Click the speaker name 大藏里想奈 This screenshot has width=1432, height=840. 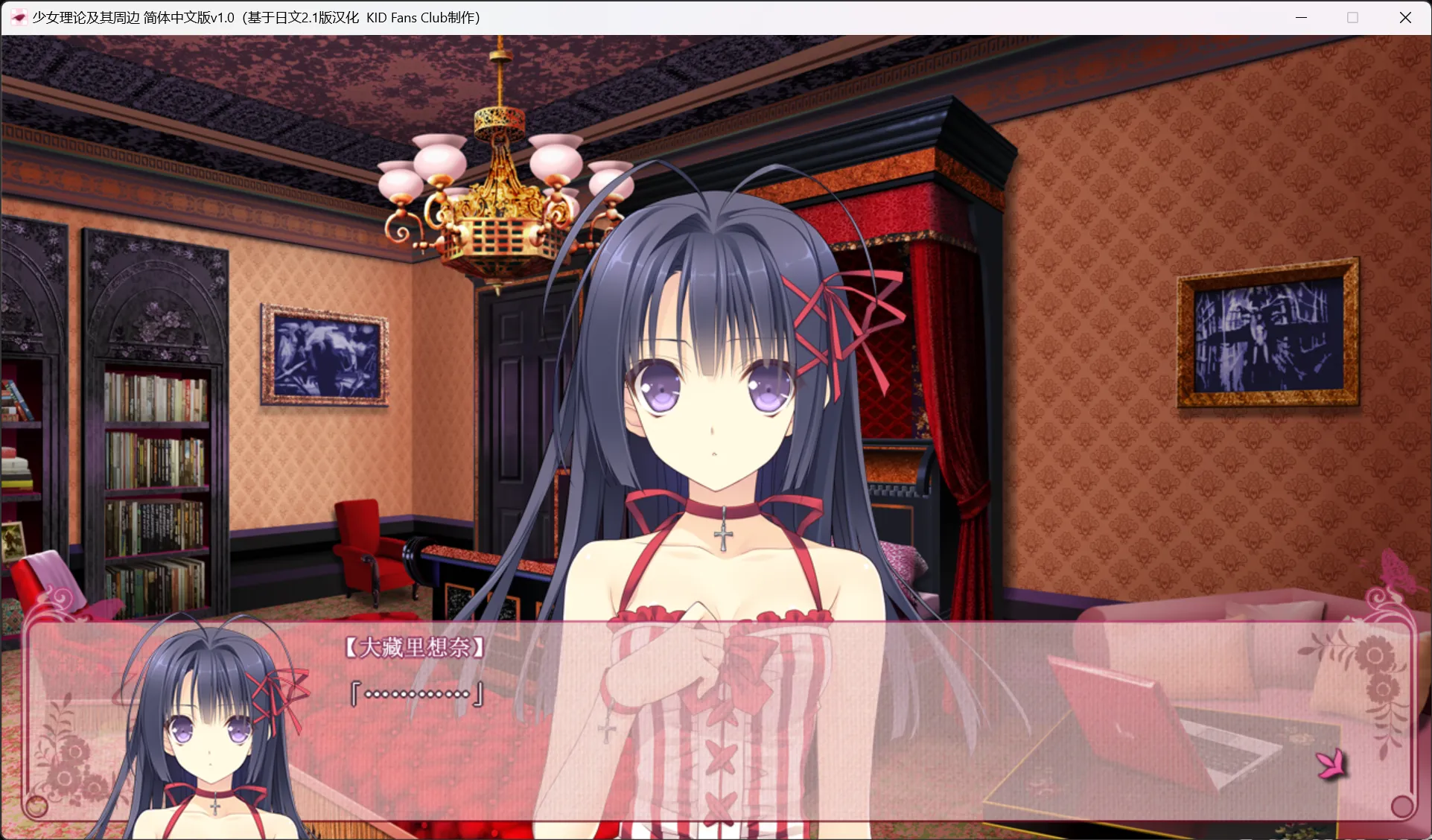[415, 646]
